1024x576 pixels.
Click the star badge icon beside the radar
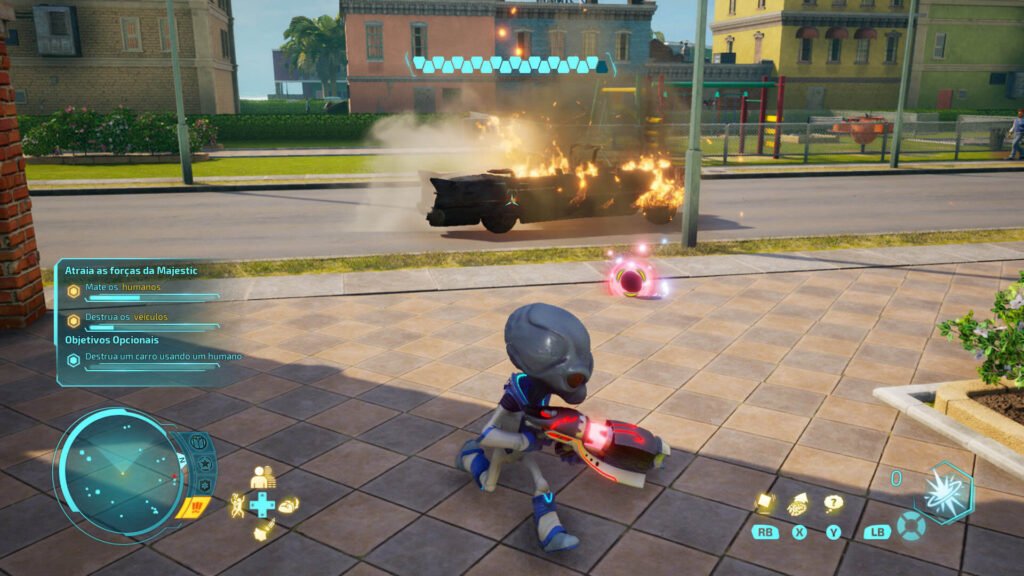[204, 464]
